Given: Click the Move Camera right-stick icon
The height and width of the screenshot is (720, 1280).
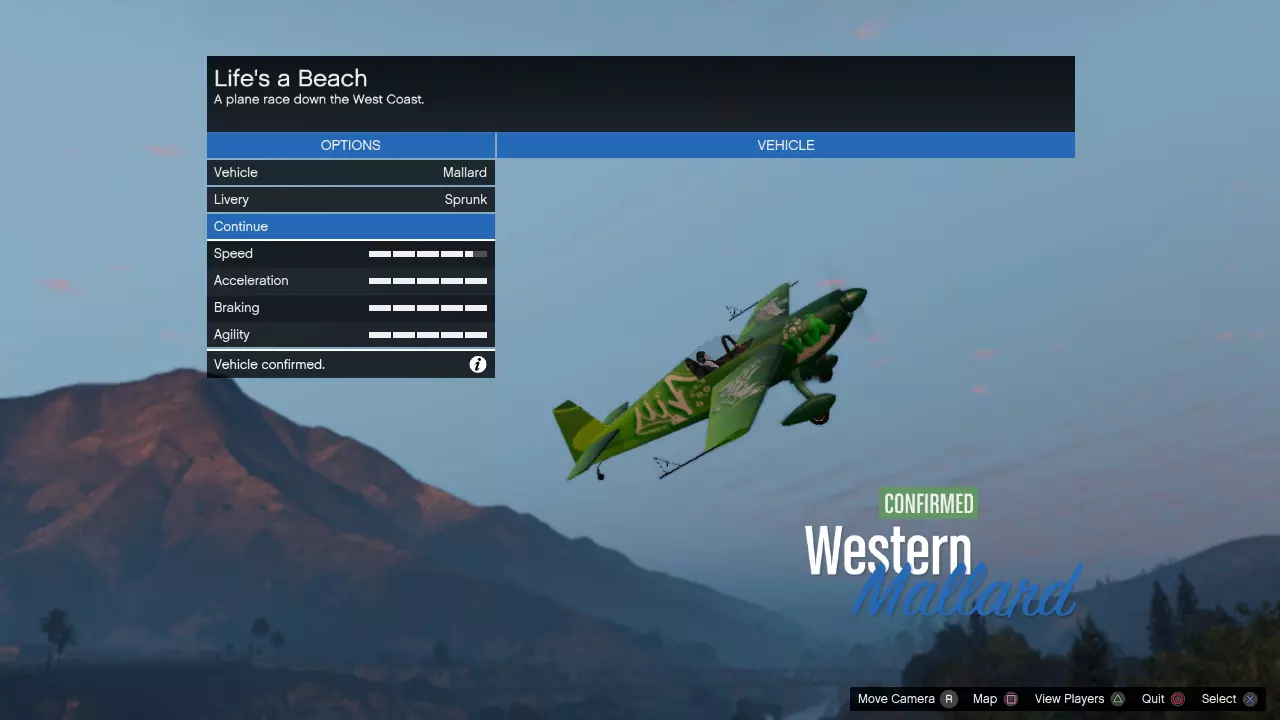Looking at the screenshot, I should 950,698.
